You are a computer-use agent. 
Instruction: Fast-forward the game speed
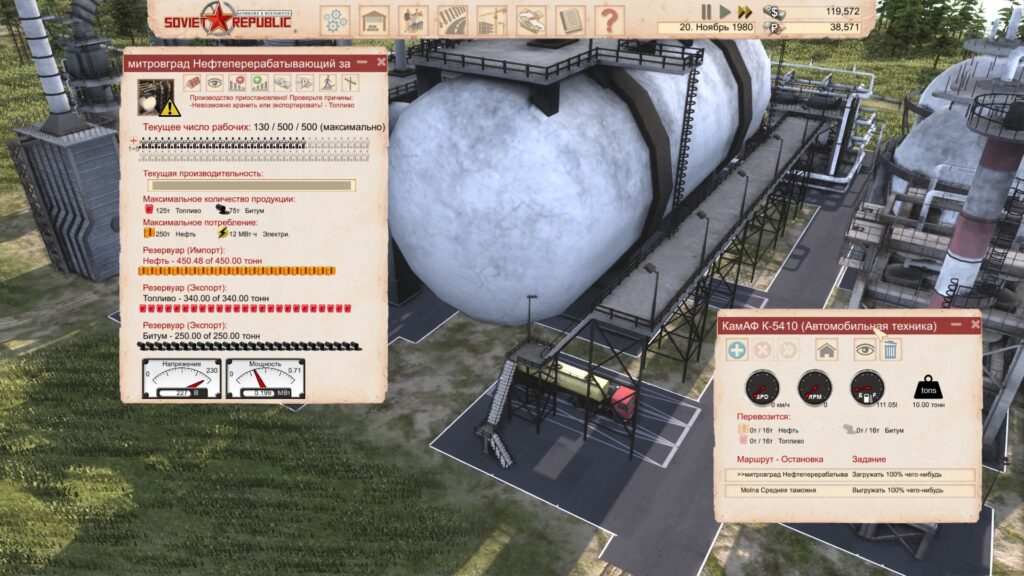[744, 11]
